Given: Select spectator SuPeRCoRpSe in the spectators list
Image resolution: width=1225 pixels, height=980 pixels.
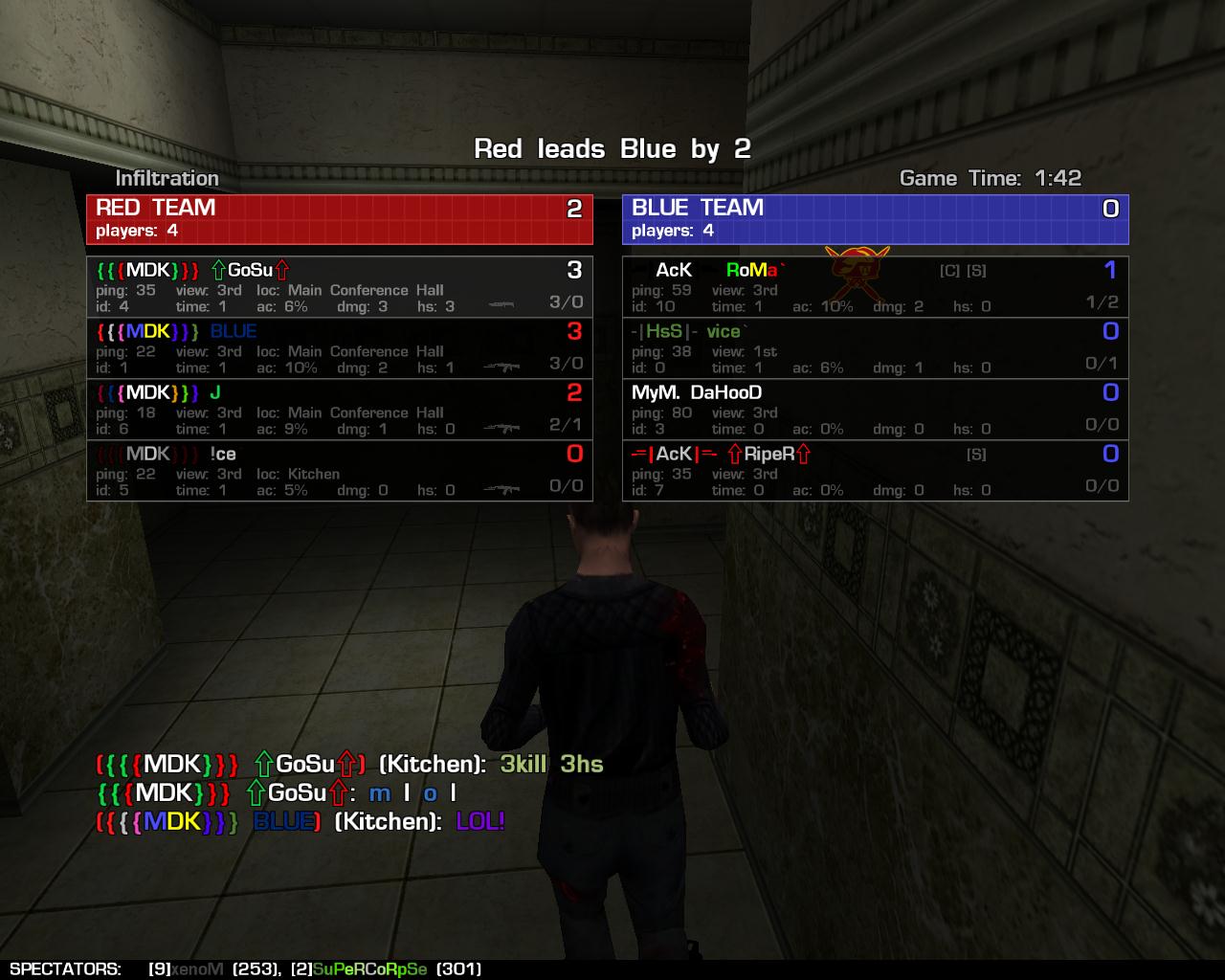Looking at the screenshot, I should coord(369,969).
